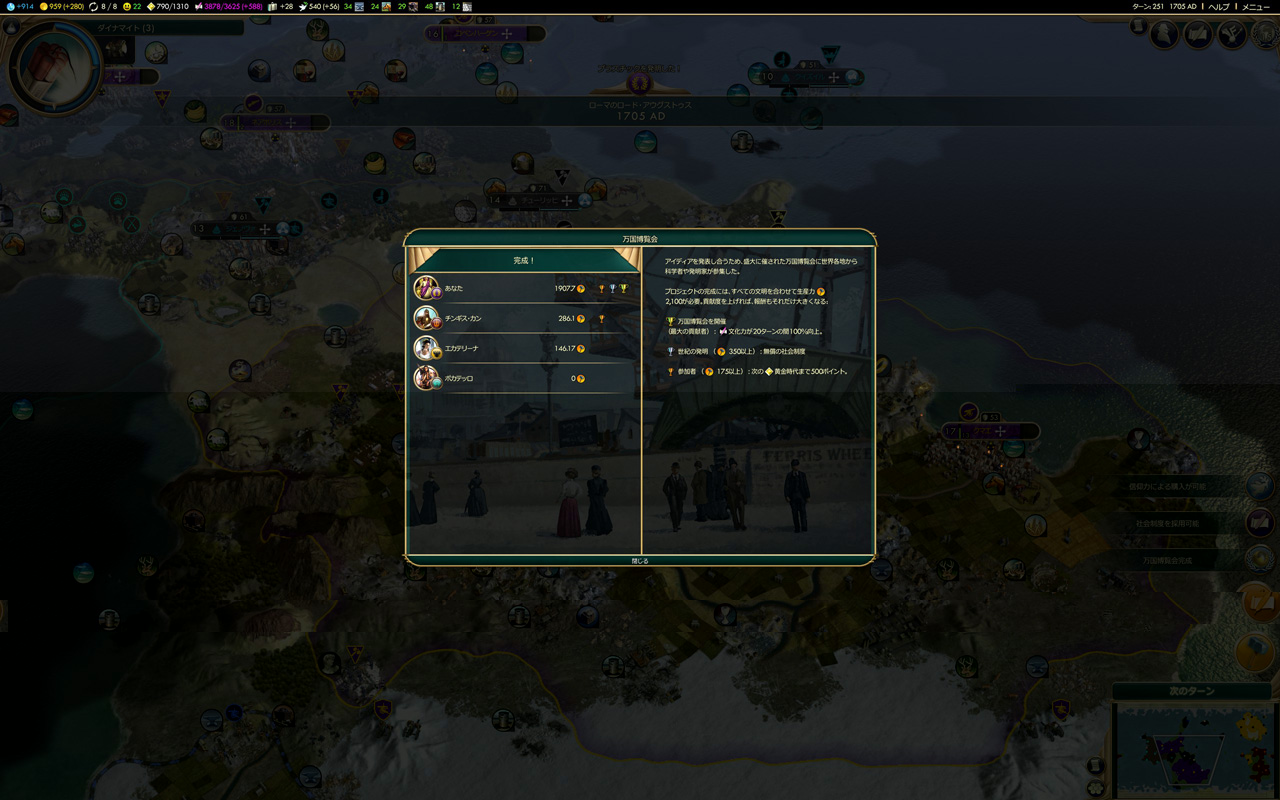
Task: Open the メニュー game menu
Action: tap(1256, 7)
